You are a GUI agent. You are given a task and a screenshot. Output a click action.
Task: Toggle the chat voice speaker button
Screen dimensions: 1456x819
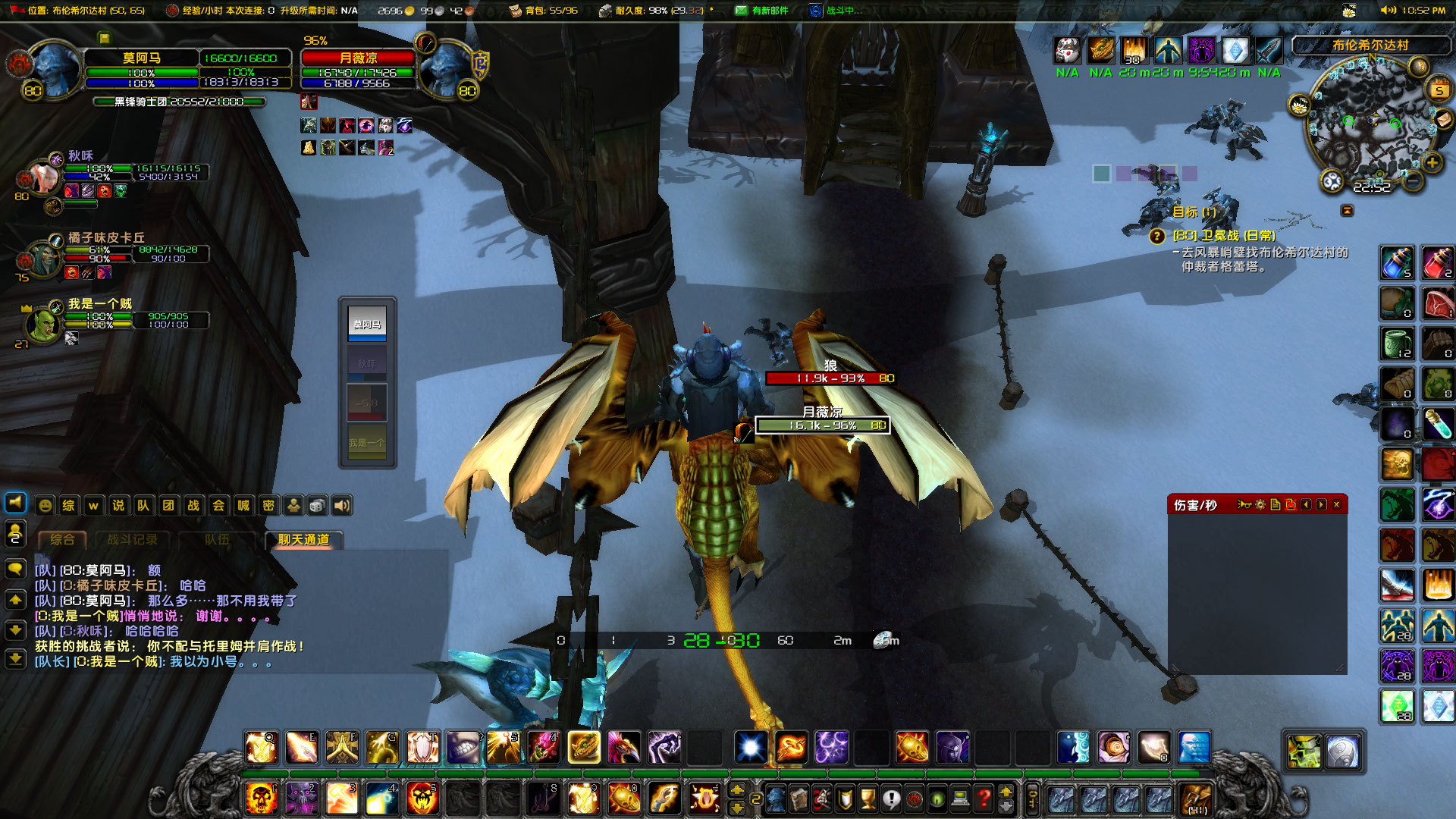point(341,505)
